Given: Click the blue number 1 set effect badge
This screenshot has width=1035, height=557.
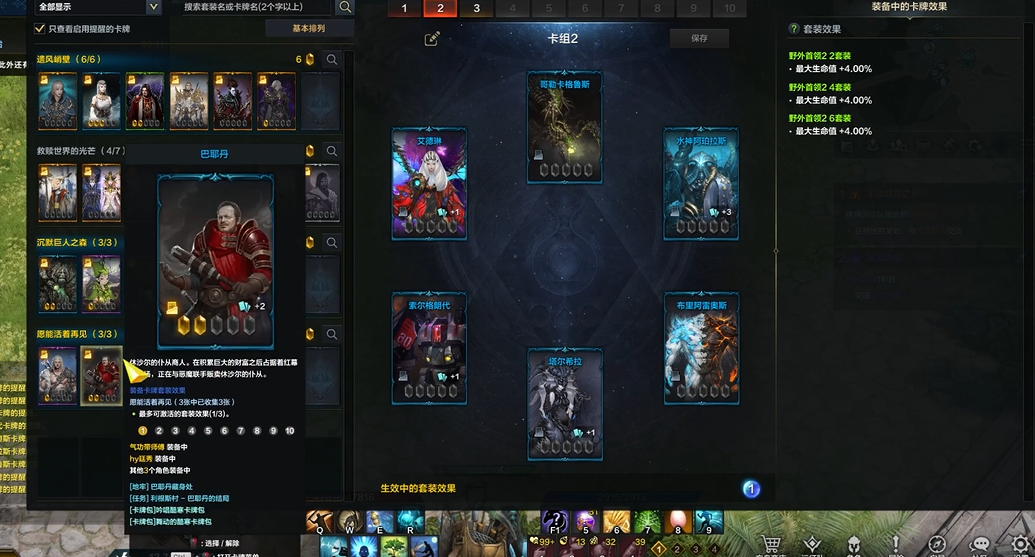Looking at the screenshot, I should tap(751, 489).
